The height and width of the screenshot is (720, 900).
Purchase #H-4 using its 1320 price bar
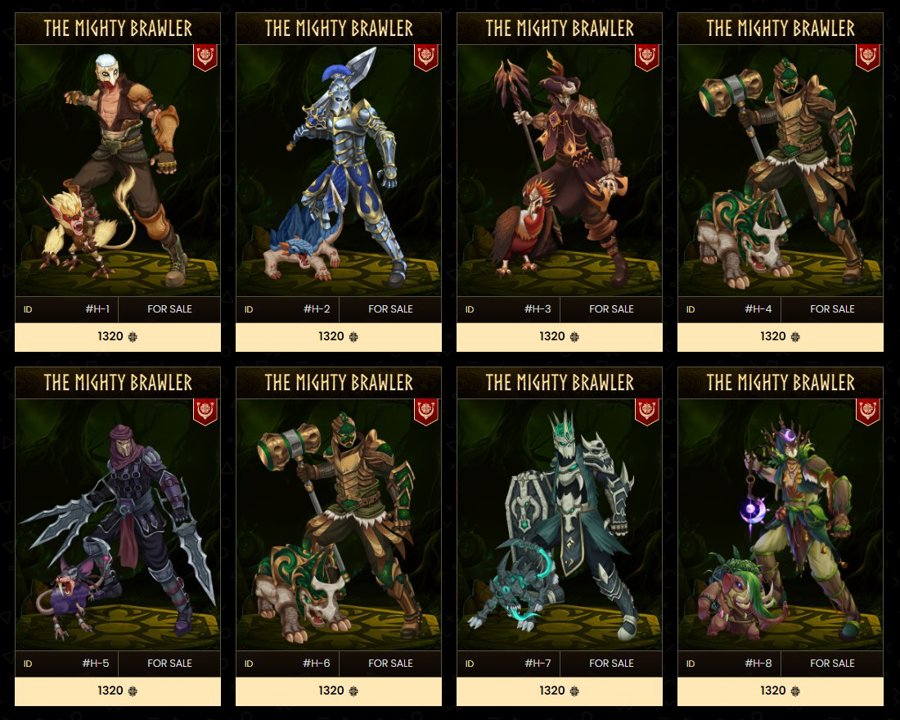coord(780,337)
